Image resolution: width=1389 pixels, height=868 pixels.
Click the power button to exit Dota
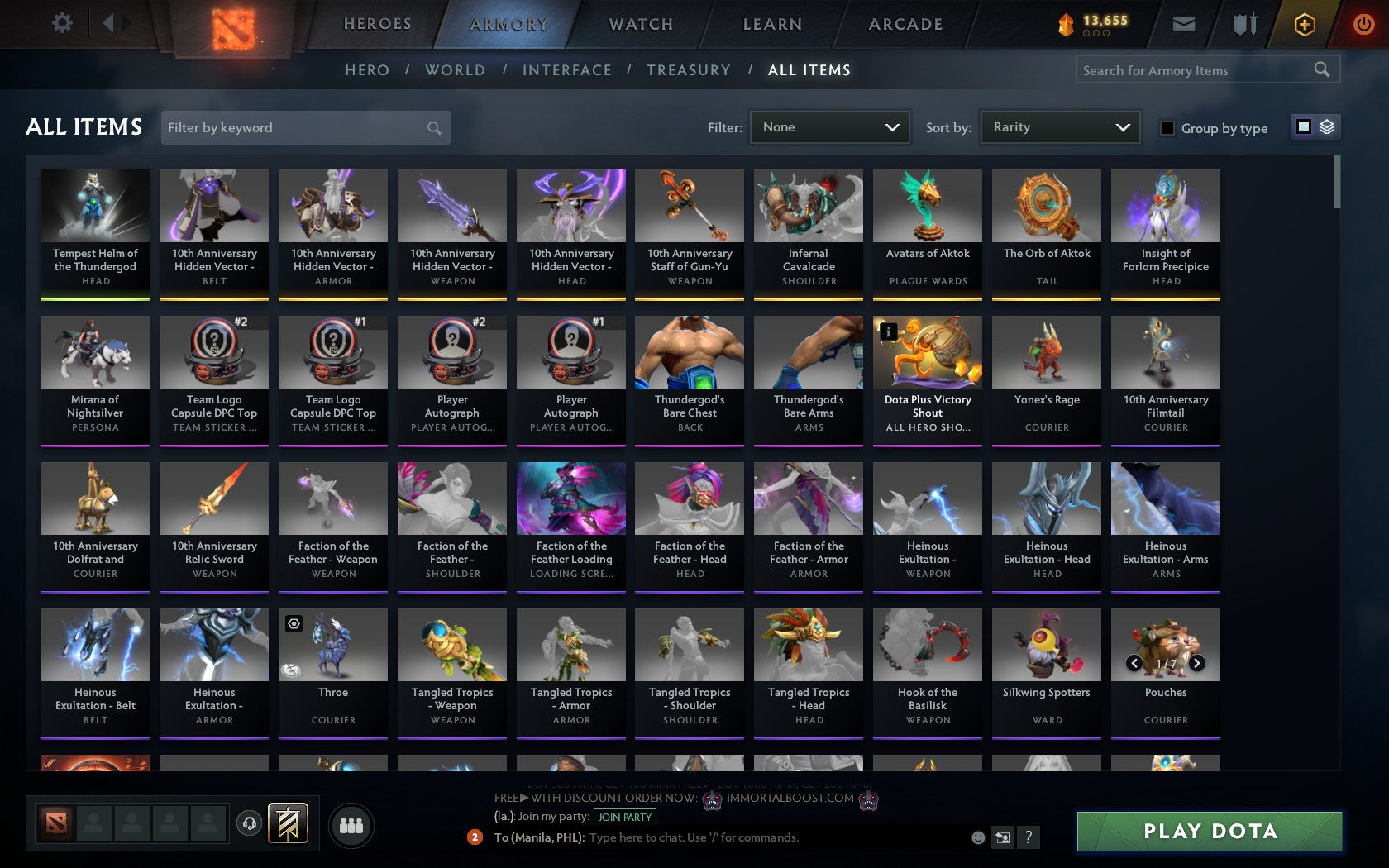click(x=1364, y=22)
